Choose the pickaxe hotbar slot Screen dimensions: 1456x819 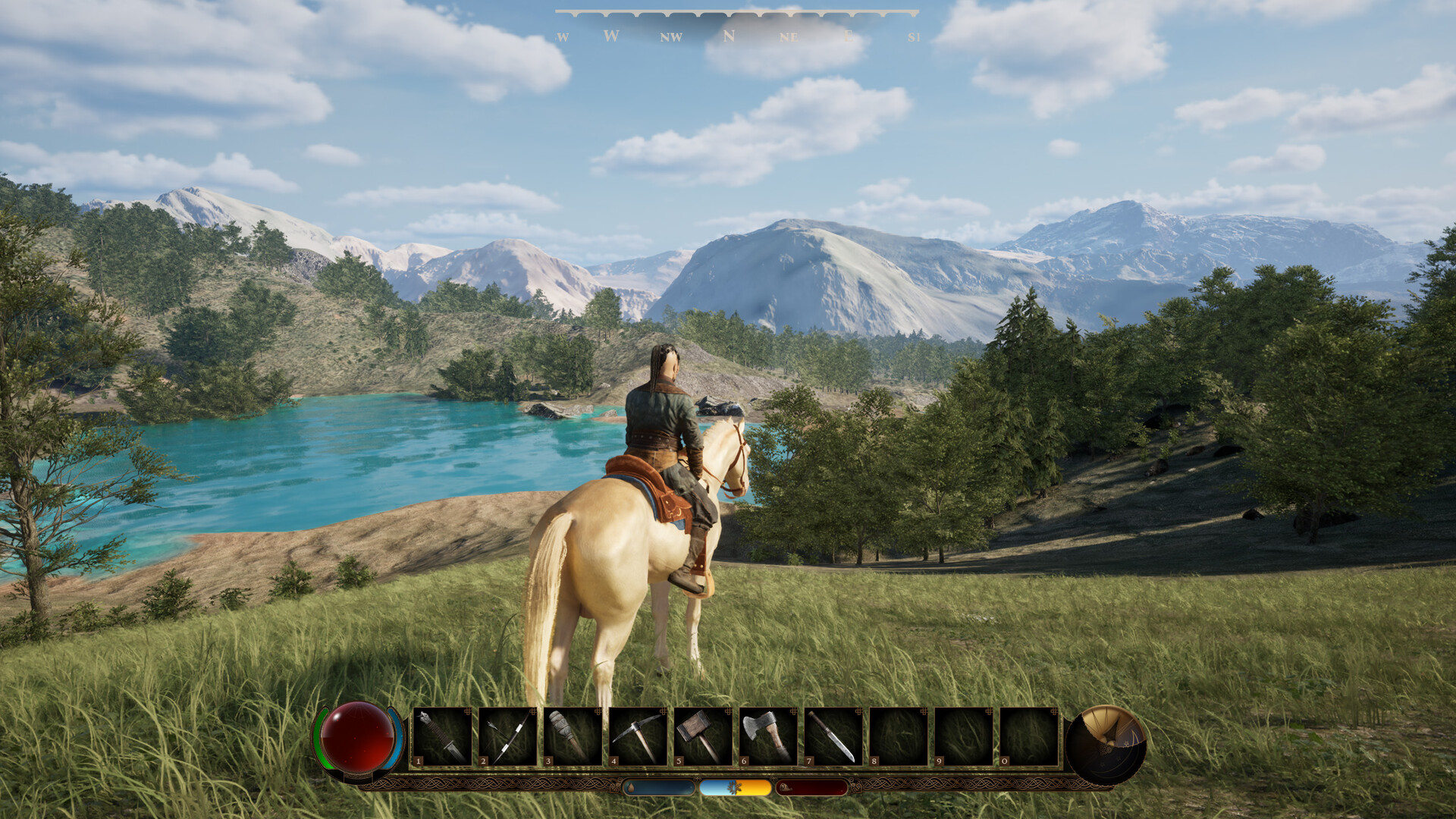[x=638, y=736]
